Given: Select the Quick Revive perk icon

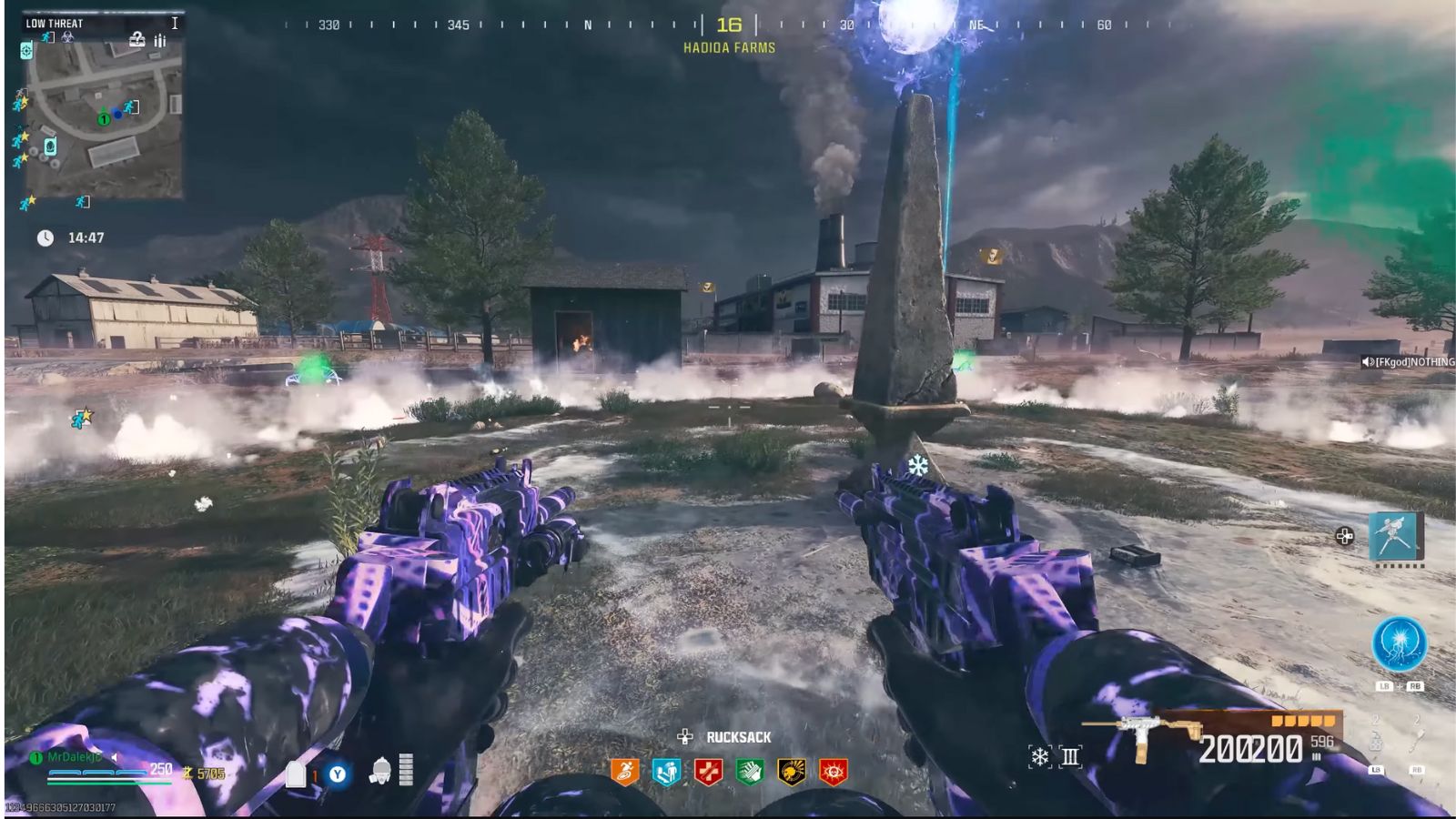Looking at the screenshot, I should [708, 771].
